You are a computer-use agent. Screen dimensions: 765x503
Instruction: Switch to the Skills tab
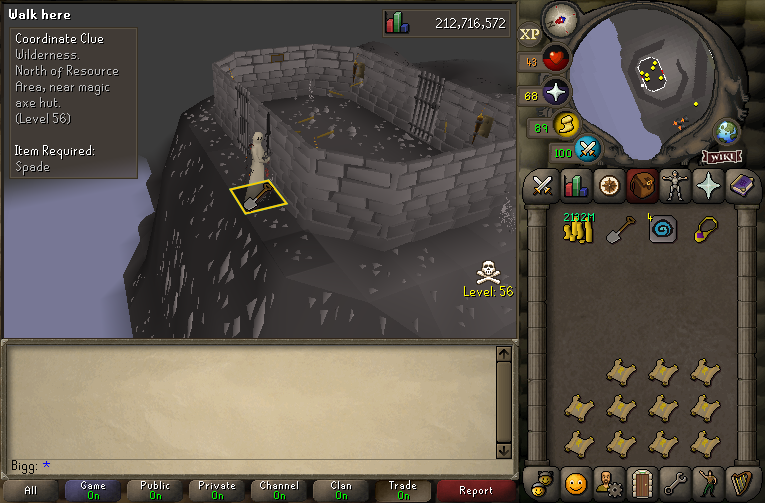(576, 185)
